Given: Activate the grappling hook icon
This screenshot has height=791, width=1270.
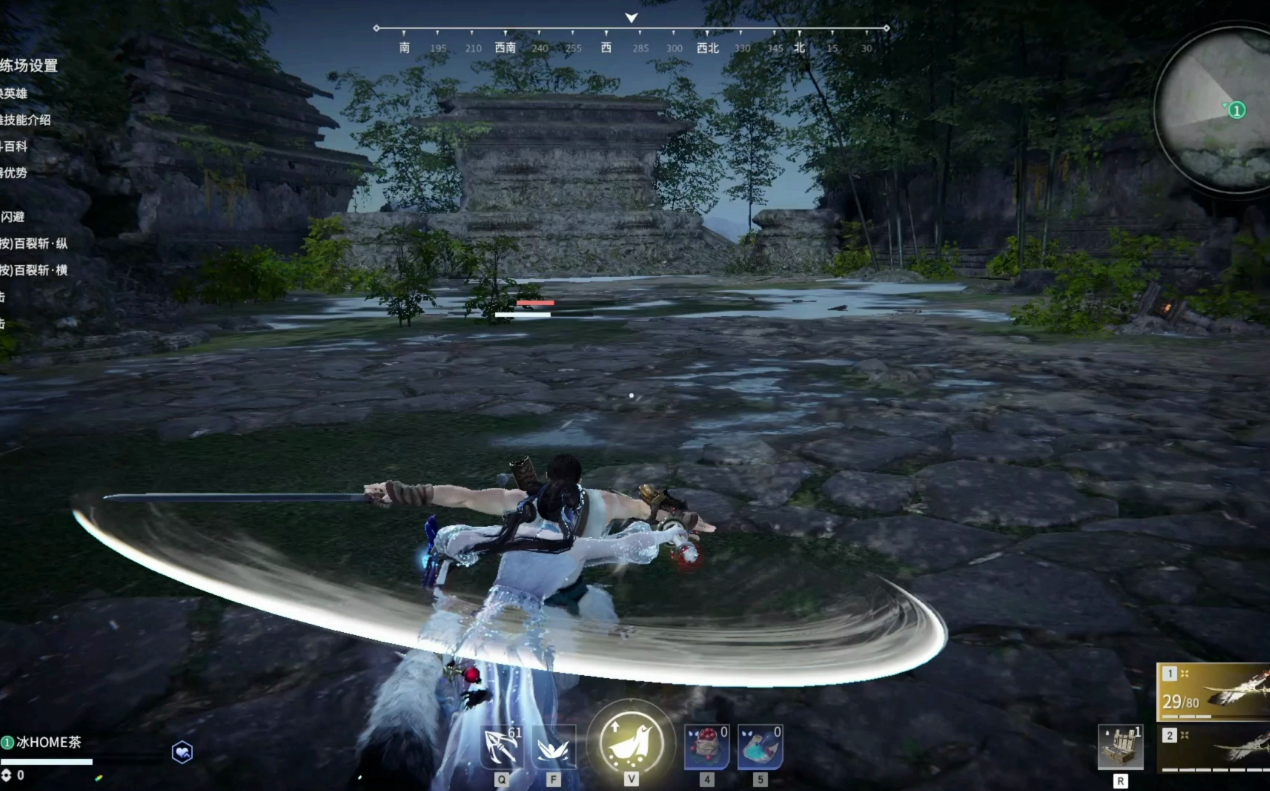Looking at the screenshot, I should (x=501, y=747).
